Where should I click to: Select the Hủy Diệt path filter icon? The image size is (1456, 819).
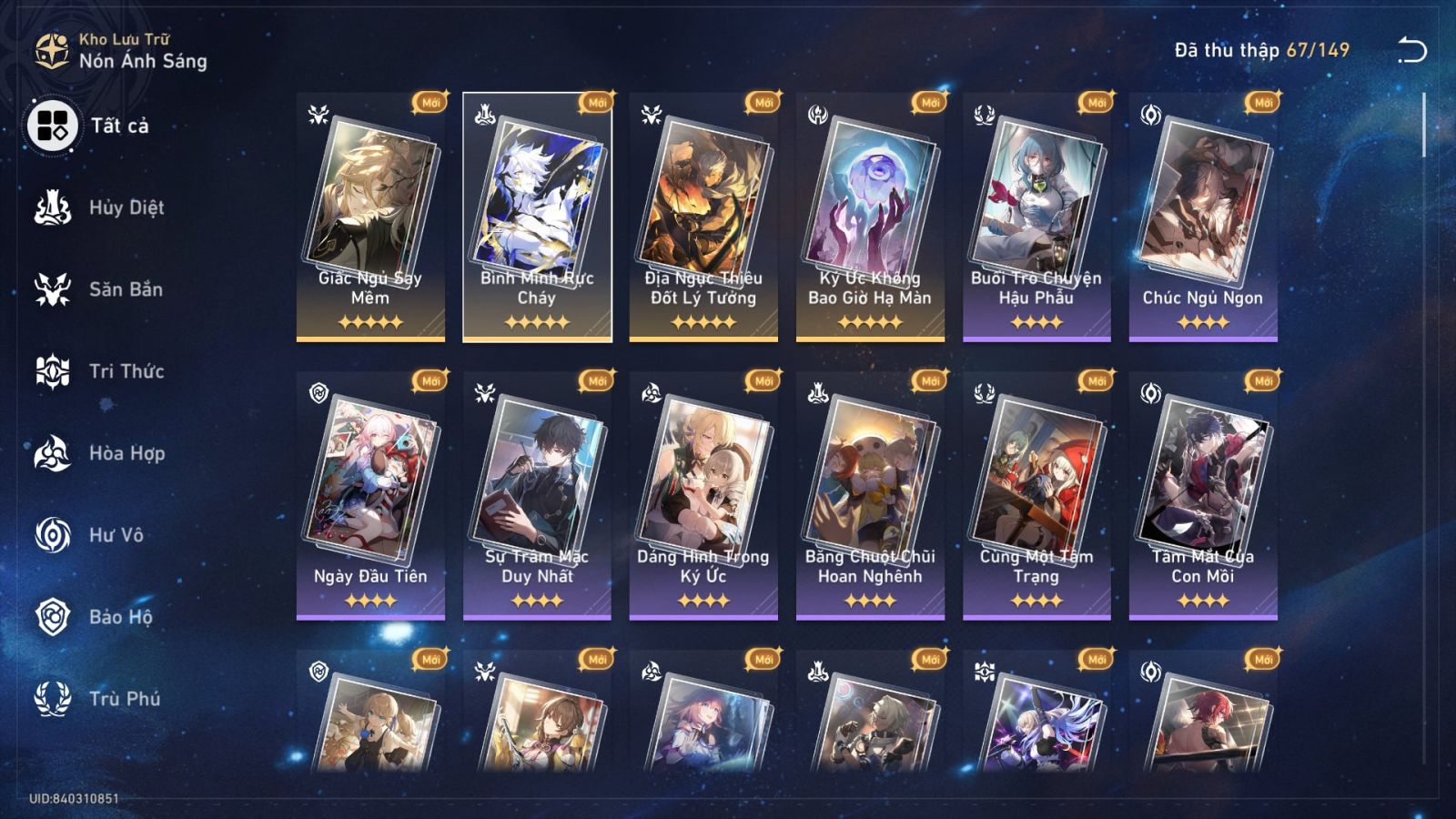tap(52, 207)
